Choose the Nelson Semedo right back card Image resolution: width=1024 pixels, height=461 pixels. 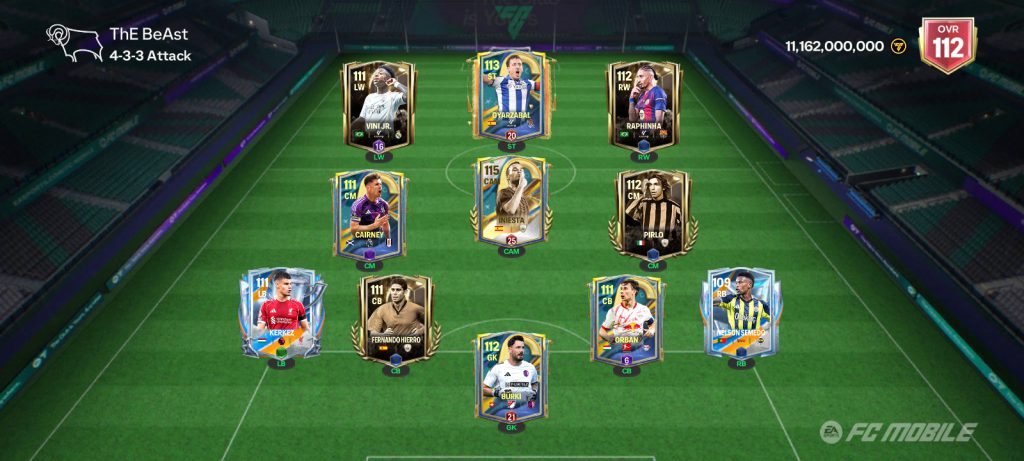point(741,312)
